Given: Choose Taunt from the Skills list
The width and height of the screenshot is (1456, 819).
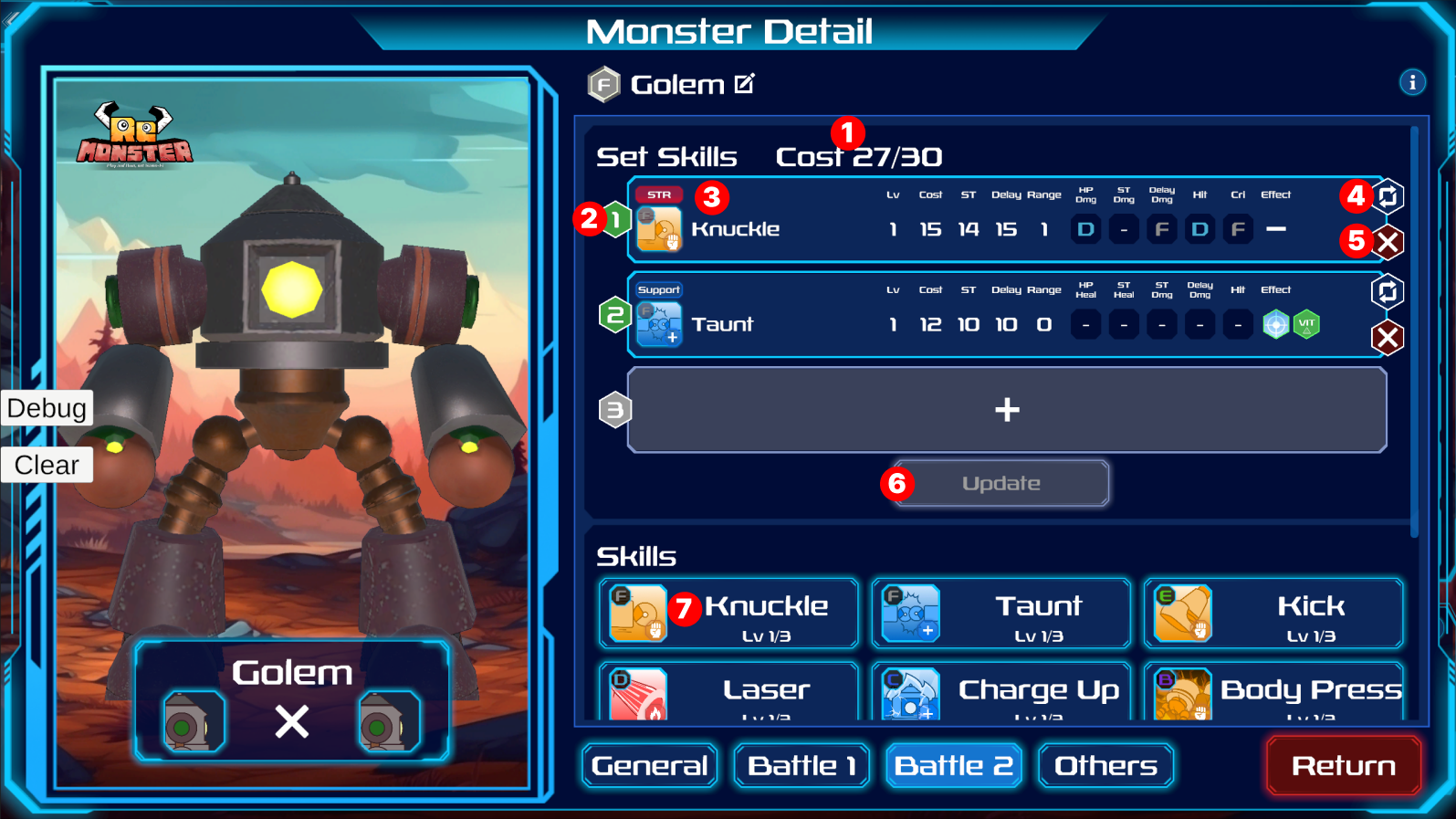Looking at the screenshot, I should [x=1001, y=614].
